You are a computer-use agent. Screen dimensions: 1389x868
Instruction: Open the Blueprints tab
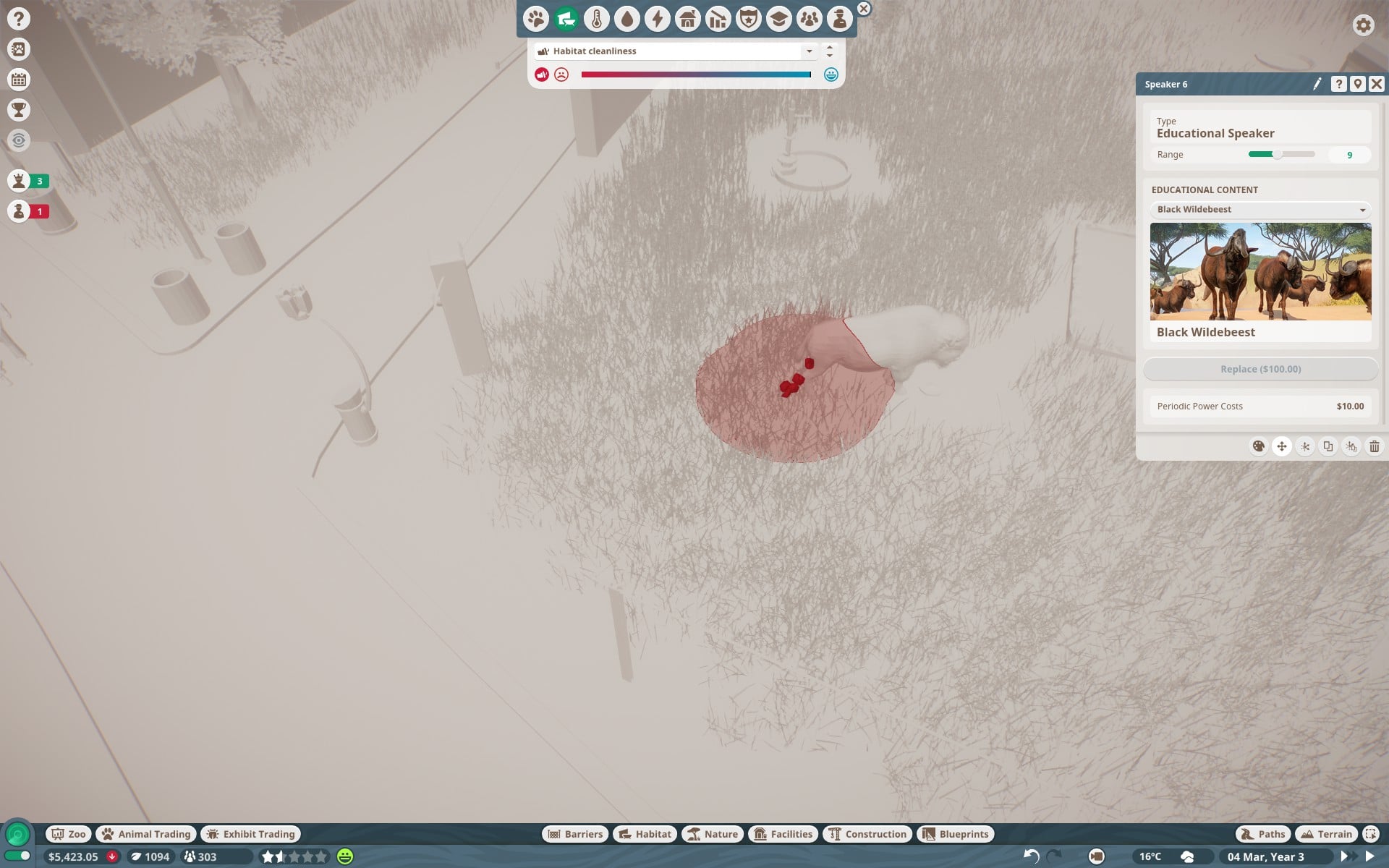(956, 834)
